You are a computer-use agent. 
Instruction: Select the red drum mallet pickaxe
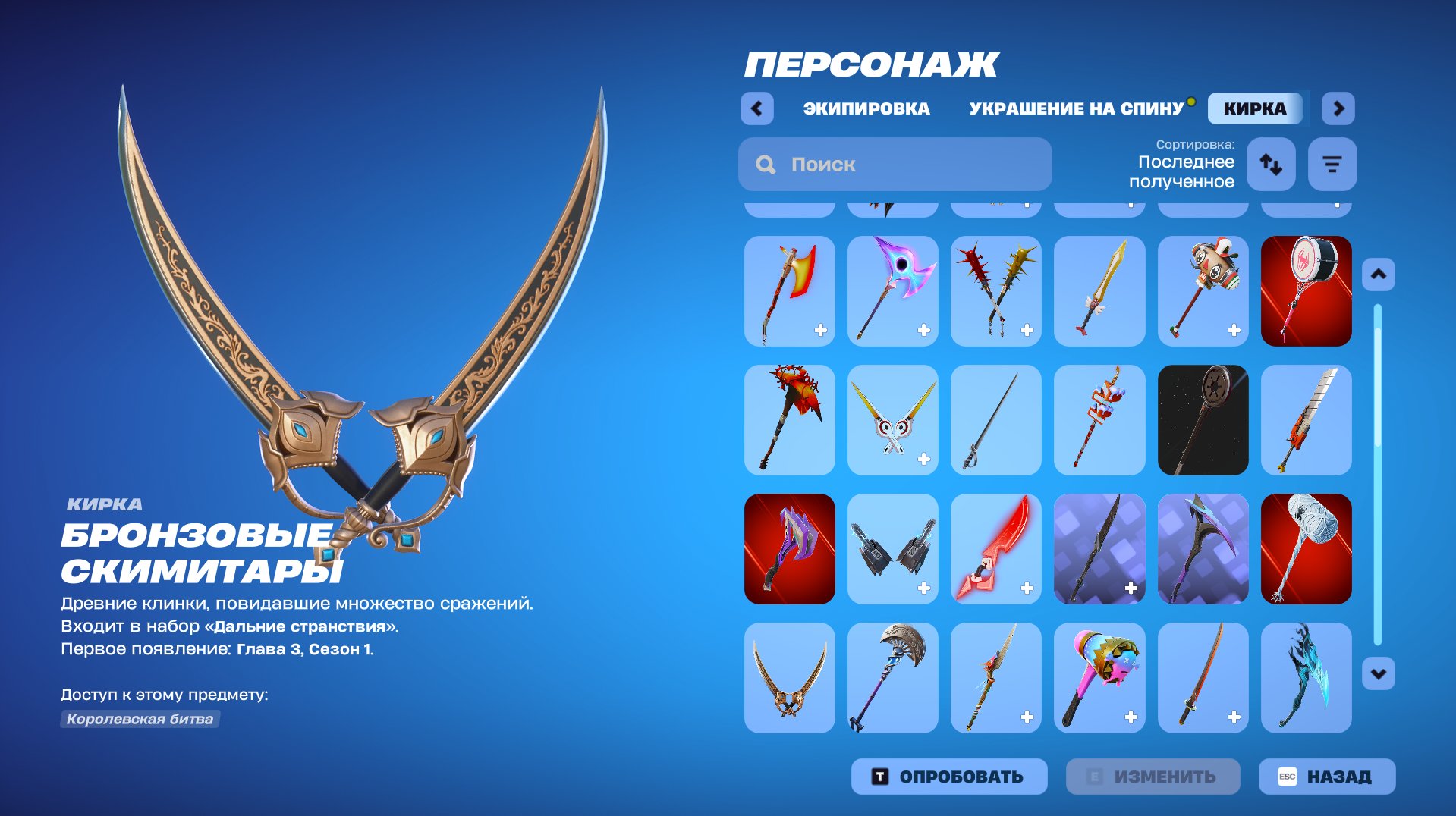tap(1307, 291)
